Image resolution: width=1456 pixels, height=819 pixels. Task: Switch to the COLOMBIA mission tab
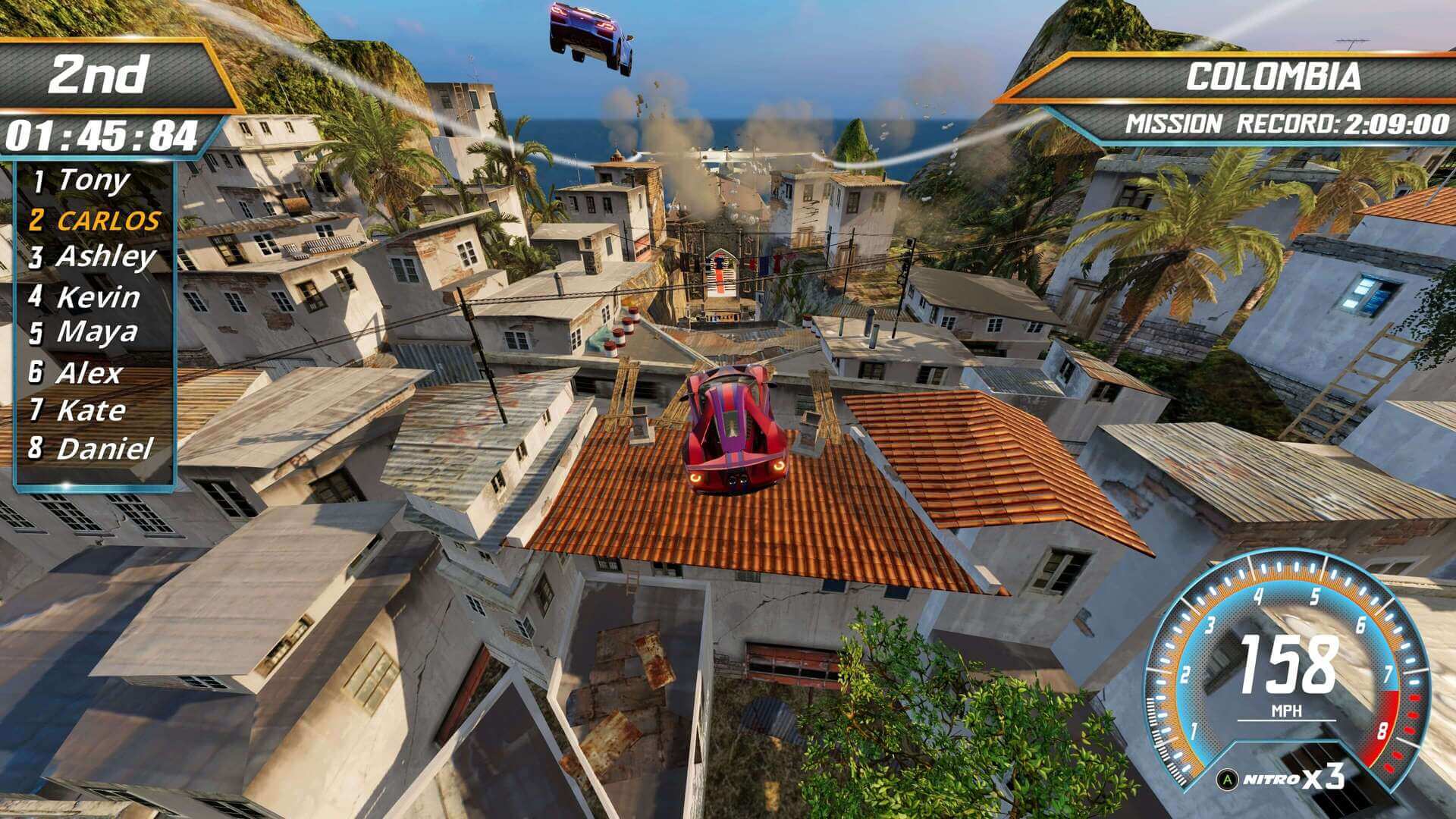(1274, 76)
